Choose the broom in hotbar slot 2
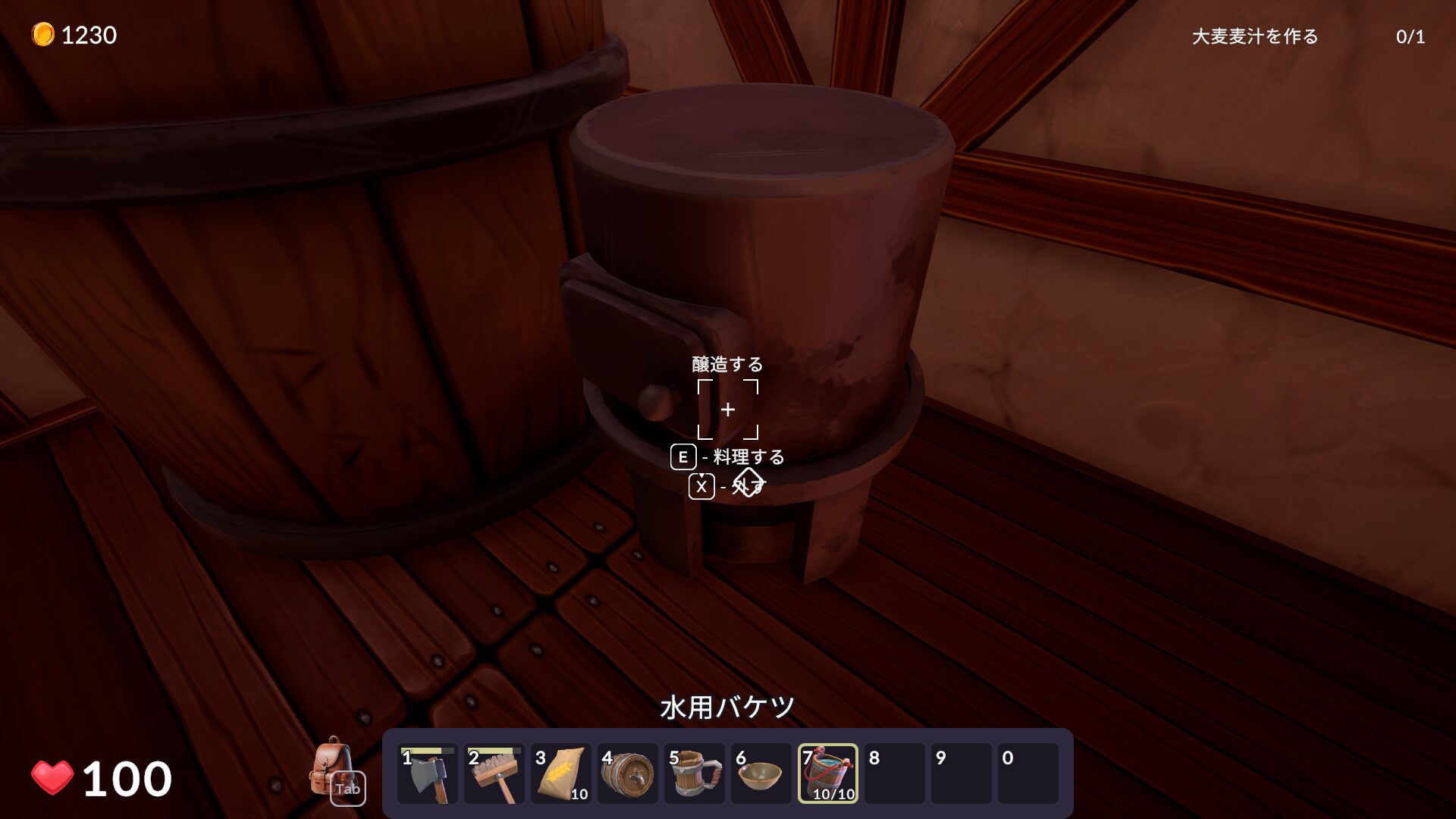Screen dimensions: 1456x819 [x=494, y=774]
